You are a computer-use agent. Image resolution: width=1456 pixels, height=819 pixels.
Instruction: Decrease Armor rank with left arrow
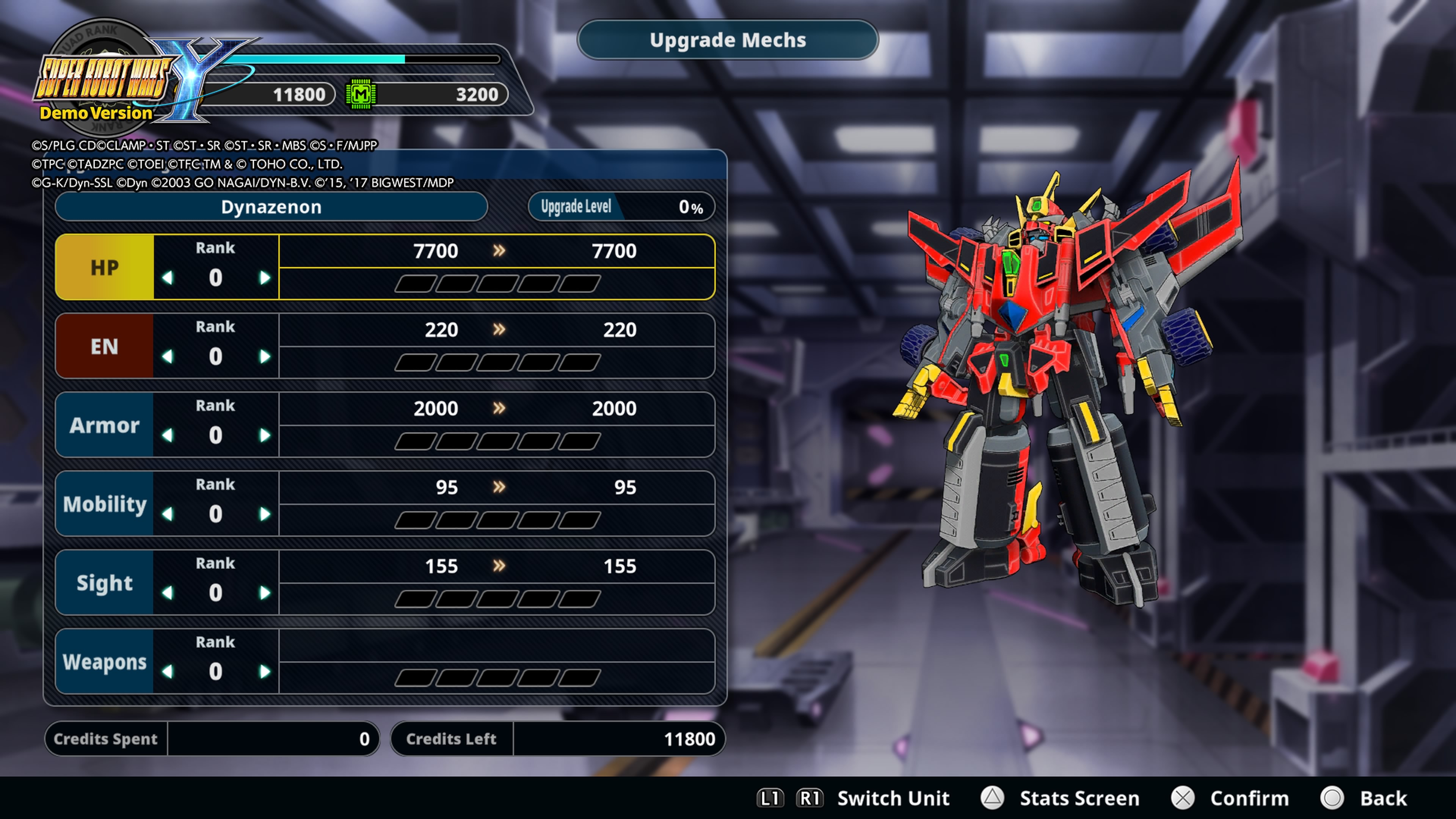tap(167, 435)
